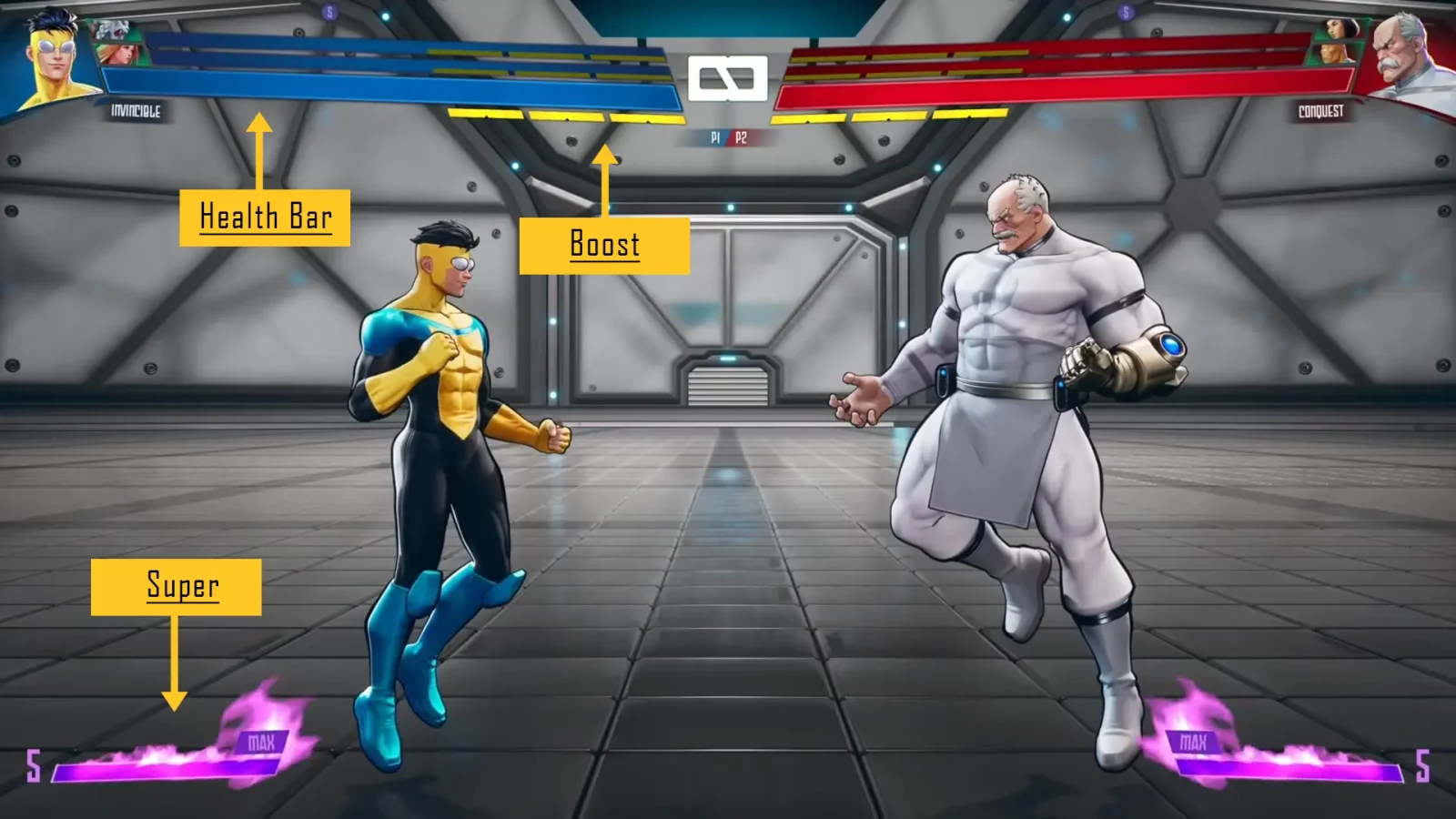The height and width of the screenshot is (819, 1456).
Task: Select the second teammate portrait on Invincible's side
Action: (x=118, y=56)
